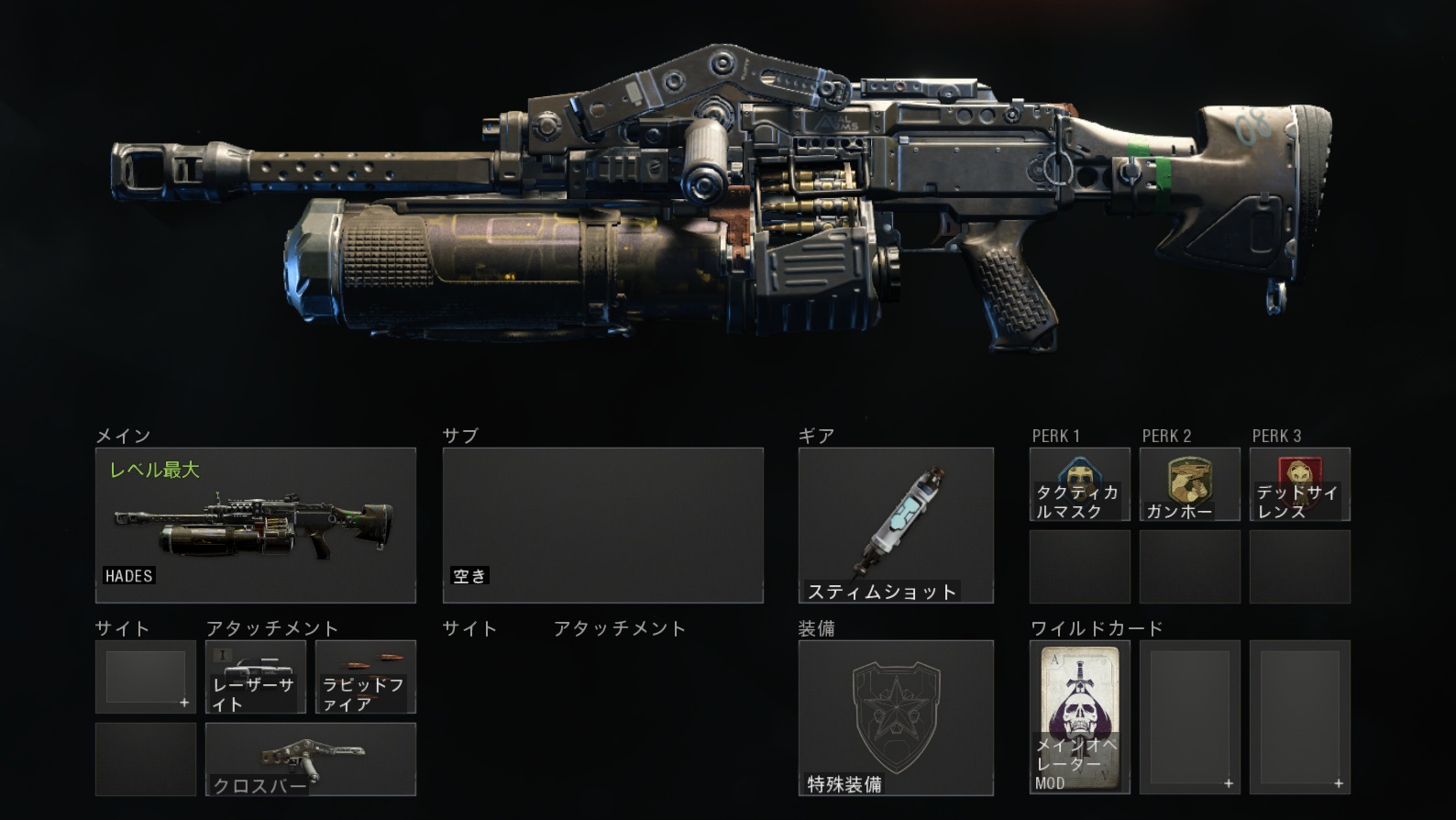Select the タクティカルマスク perk icon
The height and width of the screenshot is (820, 1456).
pos(1078,483)
